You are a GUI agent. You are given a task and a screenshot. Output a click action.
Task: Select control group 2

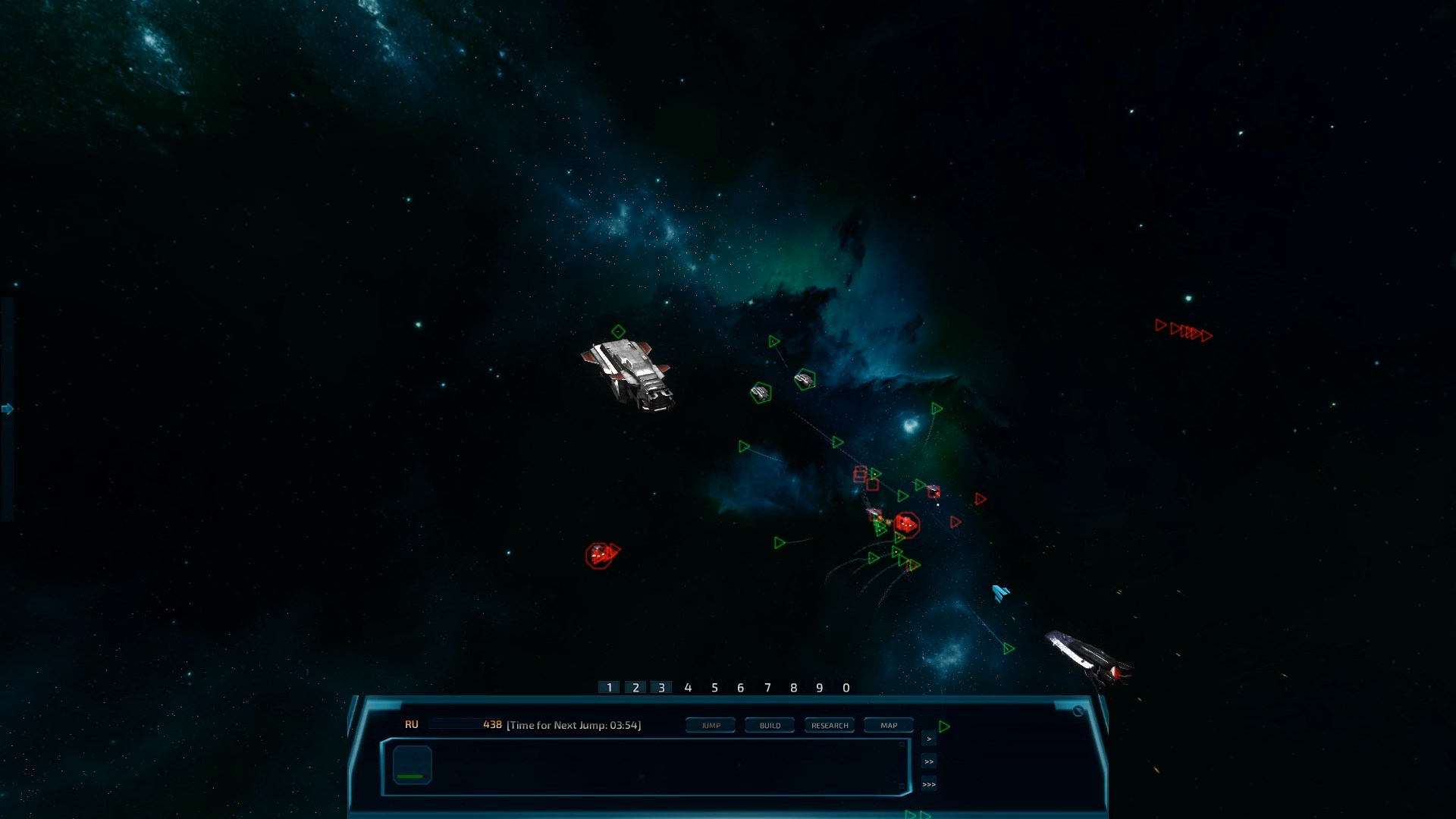tap(635, 688)
